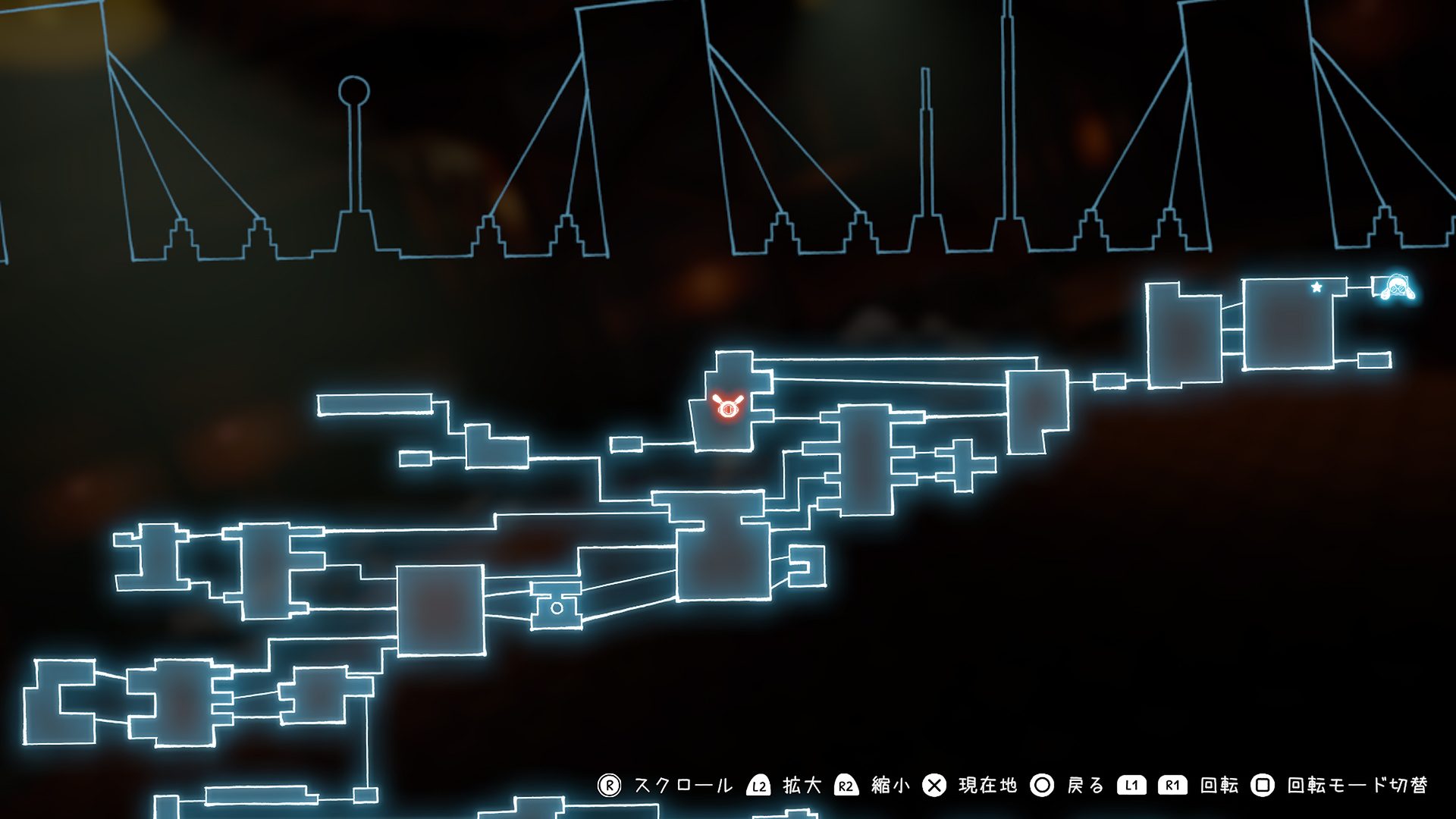Select the red glowing map marker
The height and width of the screenshot is (819, 1456).
727,407
